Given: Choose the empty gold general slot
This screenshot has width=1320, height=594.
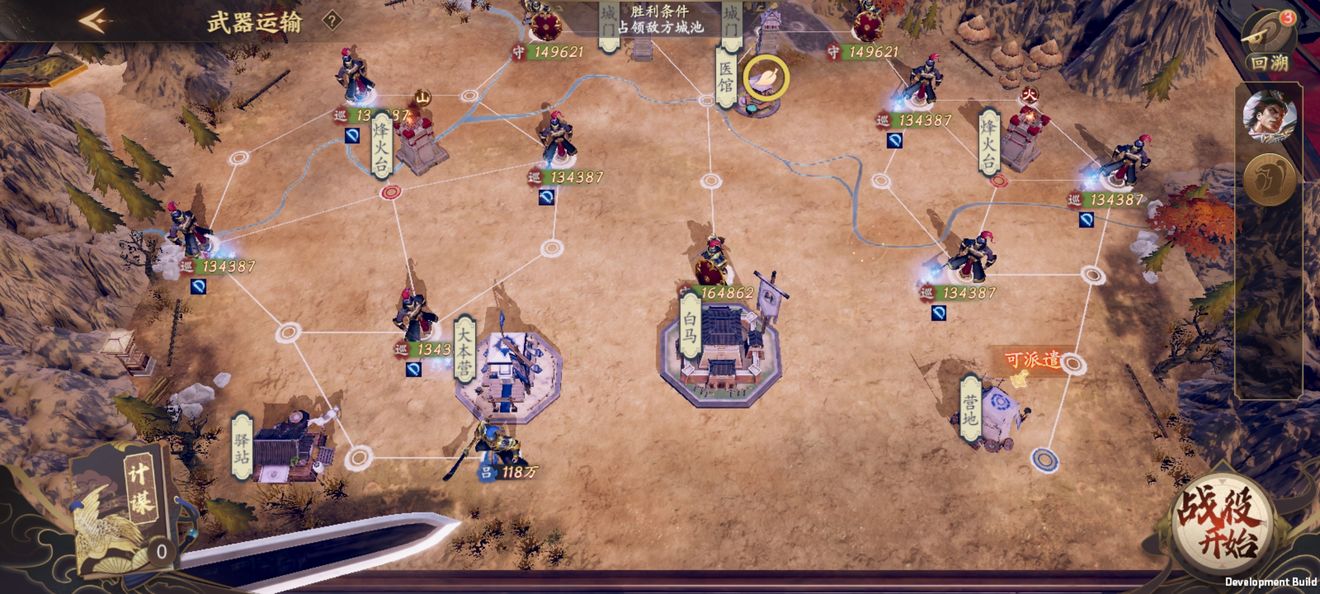Looking at the screenshot, I should coord(1267,181).
